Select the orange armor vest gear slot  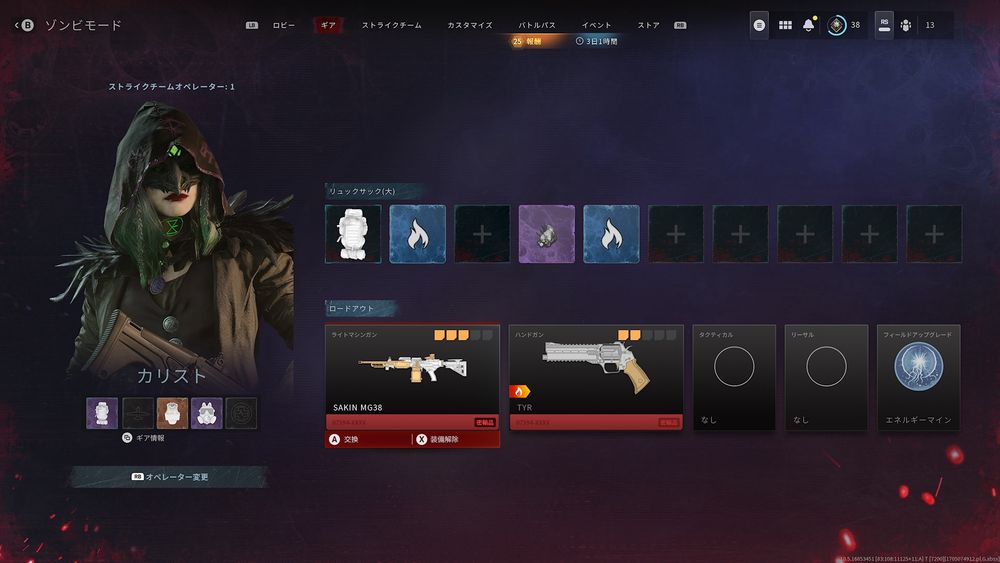pyautogui.click(x=171, y=412)
